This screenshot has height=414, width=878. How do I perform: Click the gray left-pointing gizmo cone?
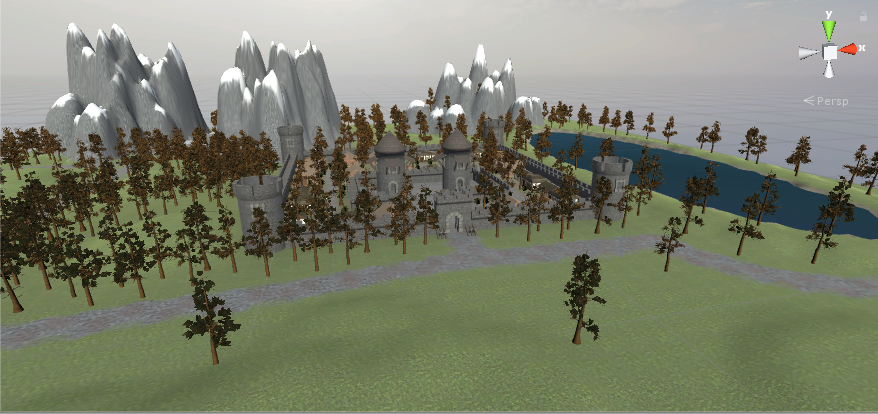point(809,53)
